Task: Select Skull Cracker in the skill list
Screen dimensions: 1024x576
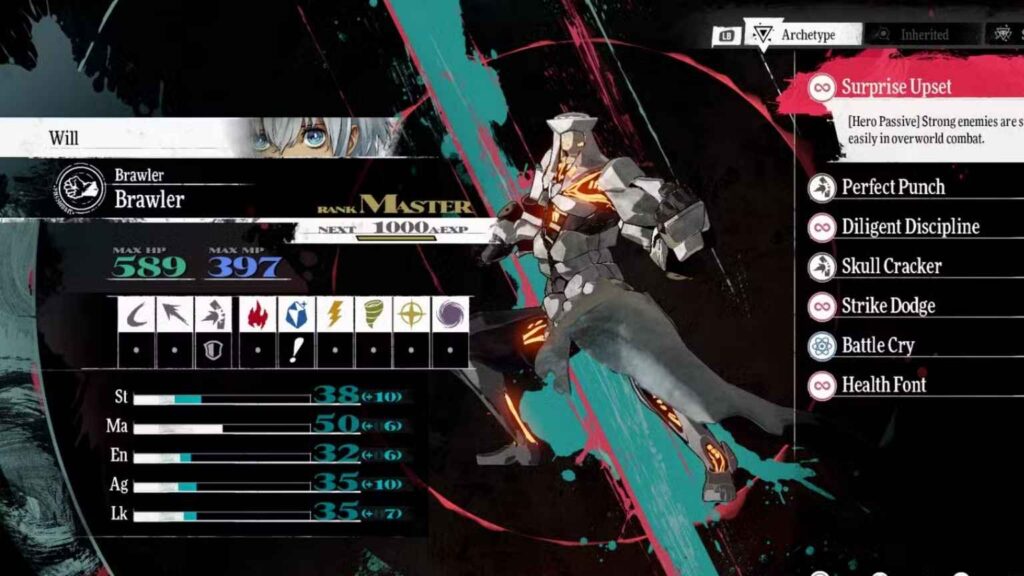Action: click(891, 266)
